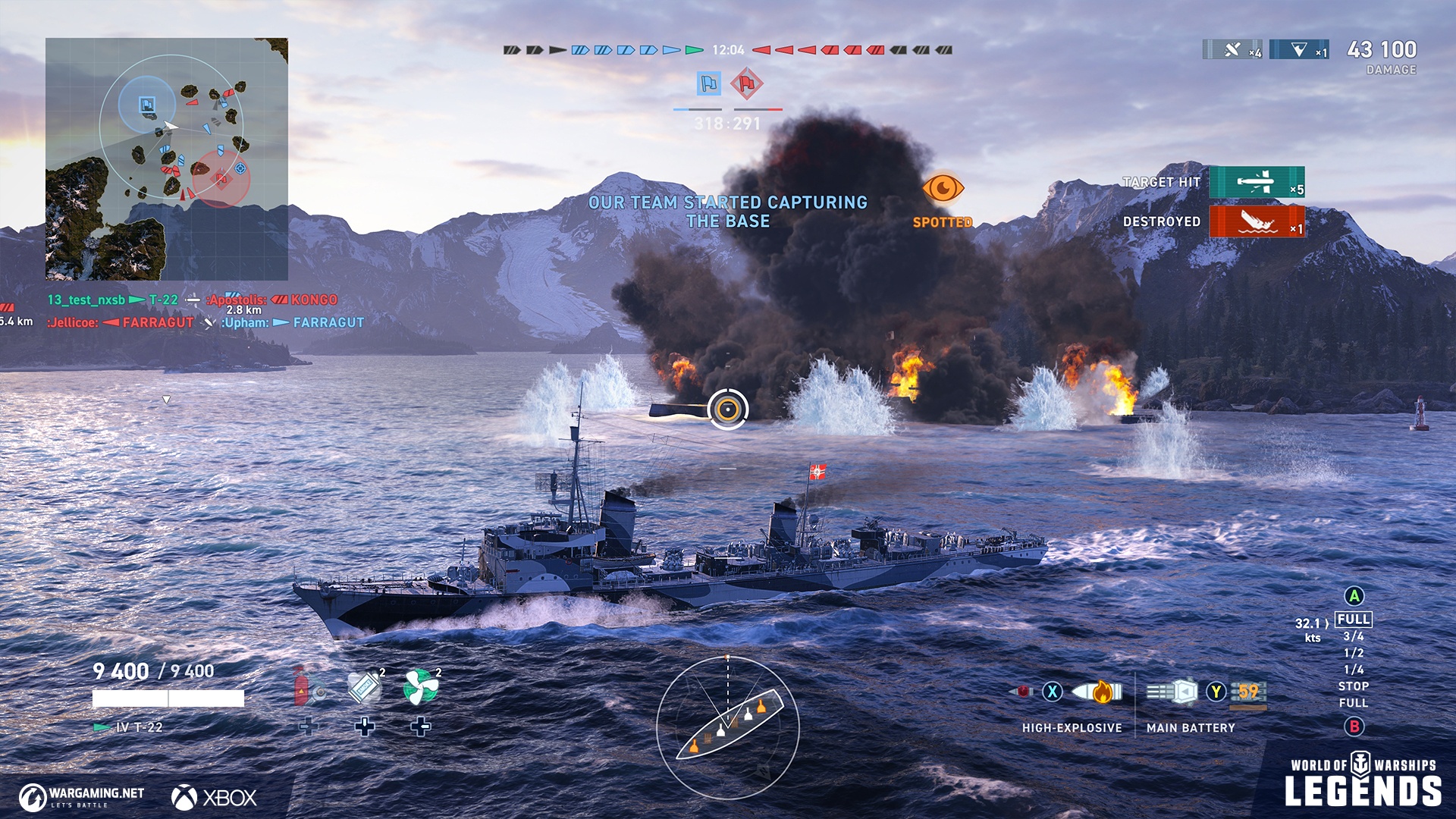Click the ship heading compass circle
The width and height of the screenshot is (1456, 819).
[727, 727]
